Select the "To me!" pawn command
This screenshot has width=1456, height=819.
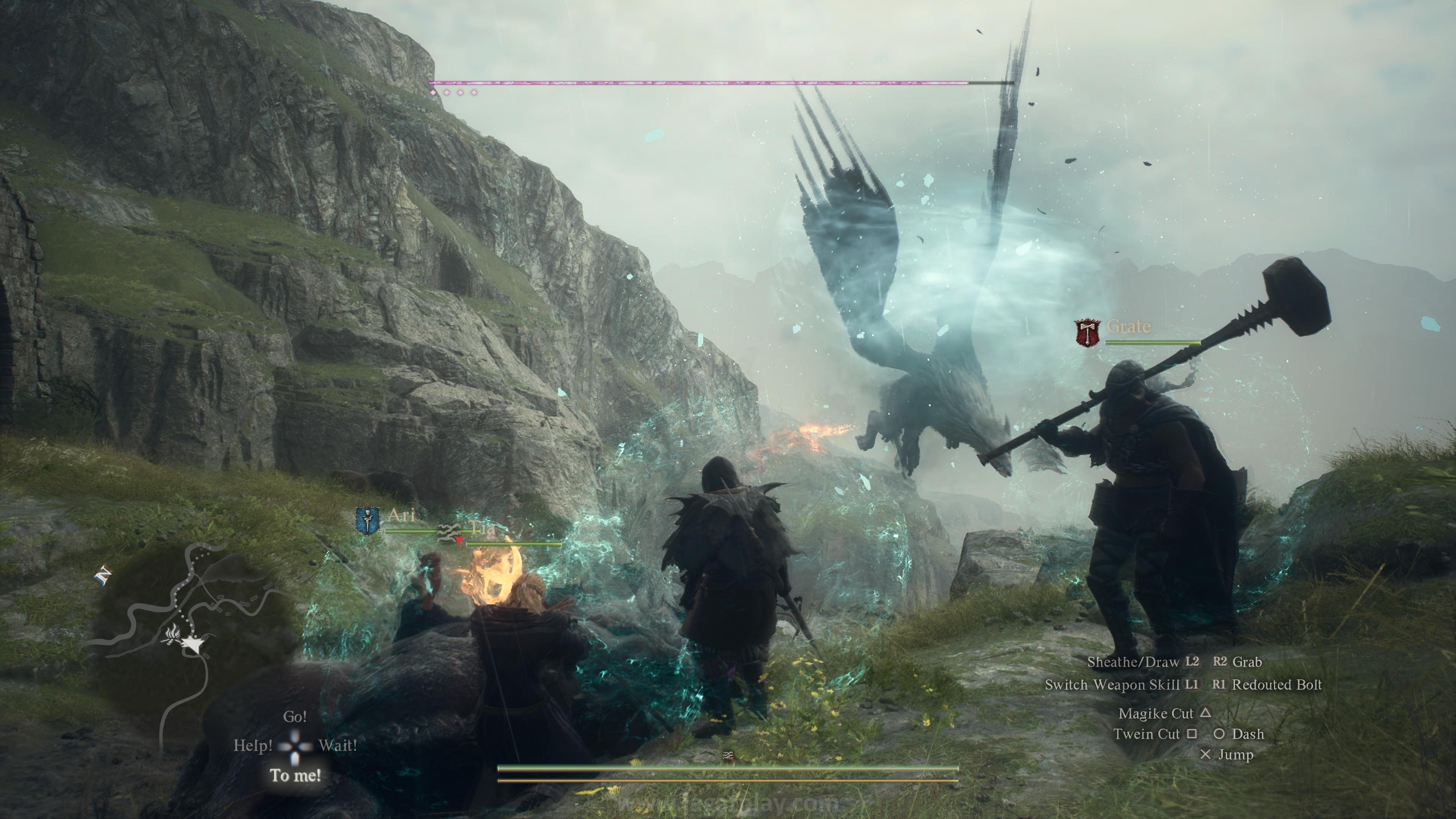[x=295, y=775]
